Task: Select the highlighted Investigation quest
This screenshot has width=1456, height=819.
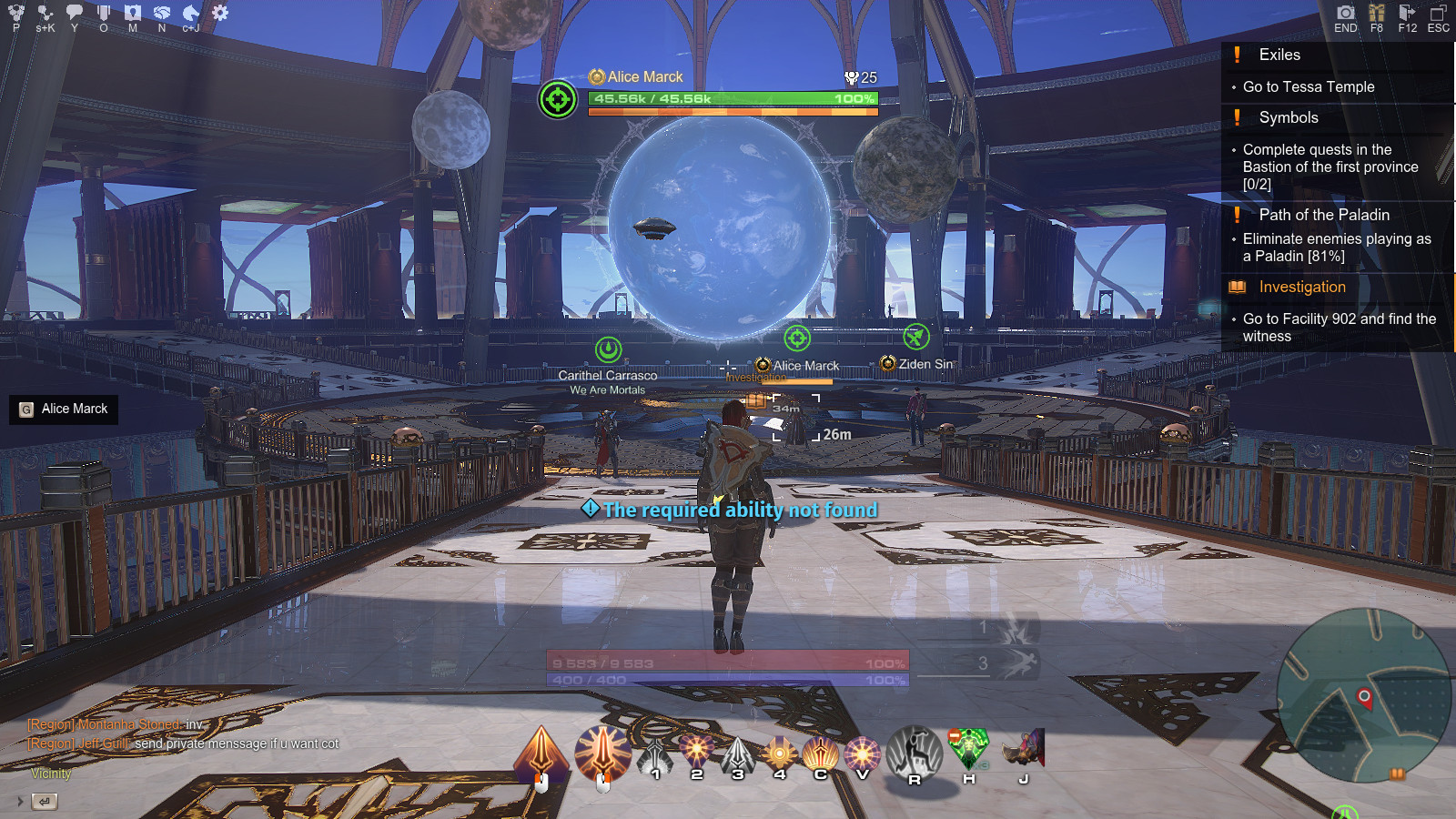Action: pyautogui.click(x=1302, y=287)
